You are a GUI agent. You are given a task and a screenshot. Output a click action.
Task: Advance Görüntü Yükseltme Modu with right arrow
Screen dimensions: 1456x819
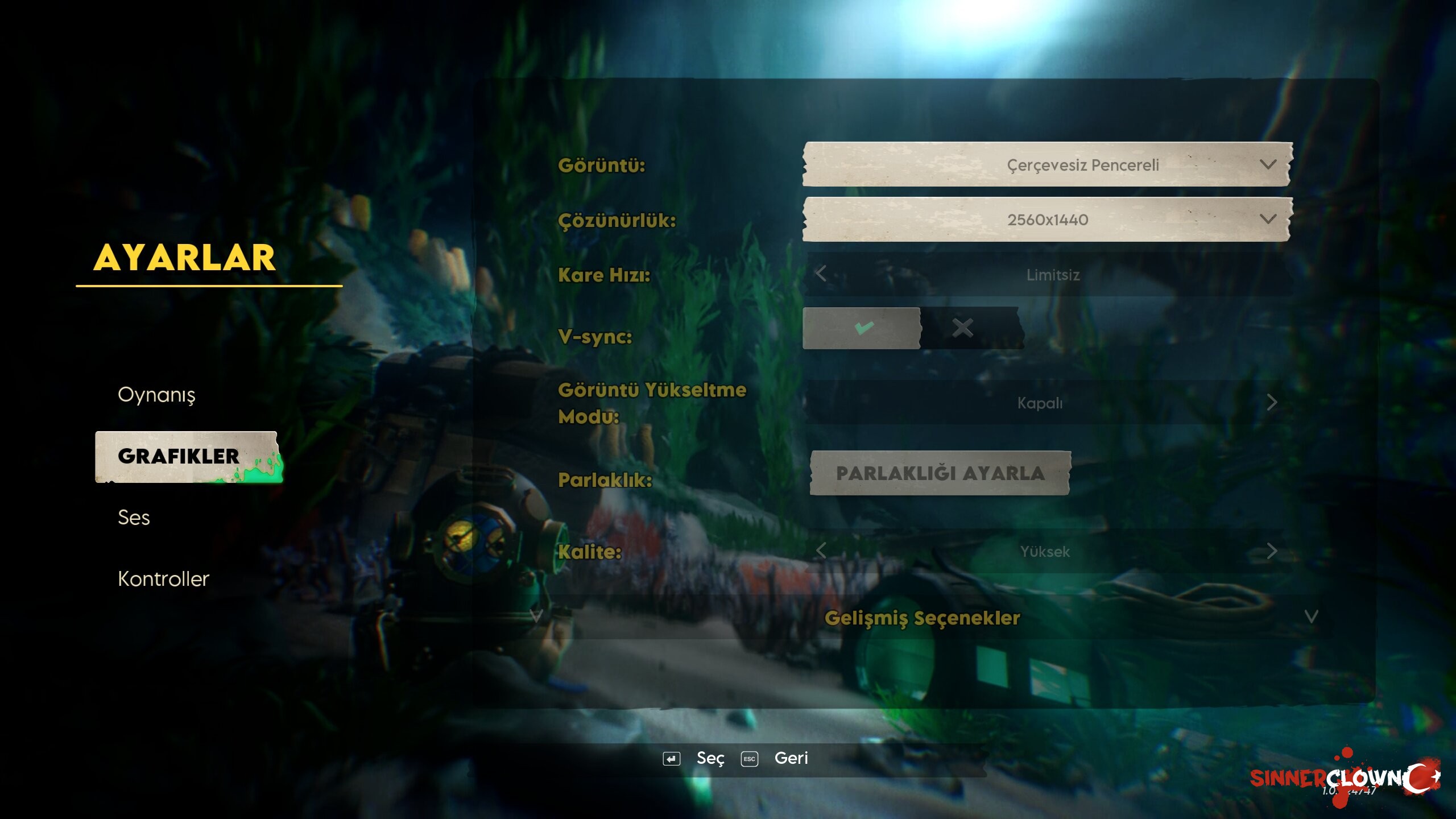coord(1272,403)
